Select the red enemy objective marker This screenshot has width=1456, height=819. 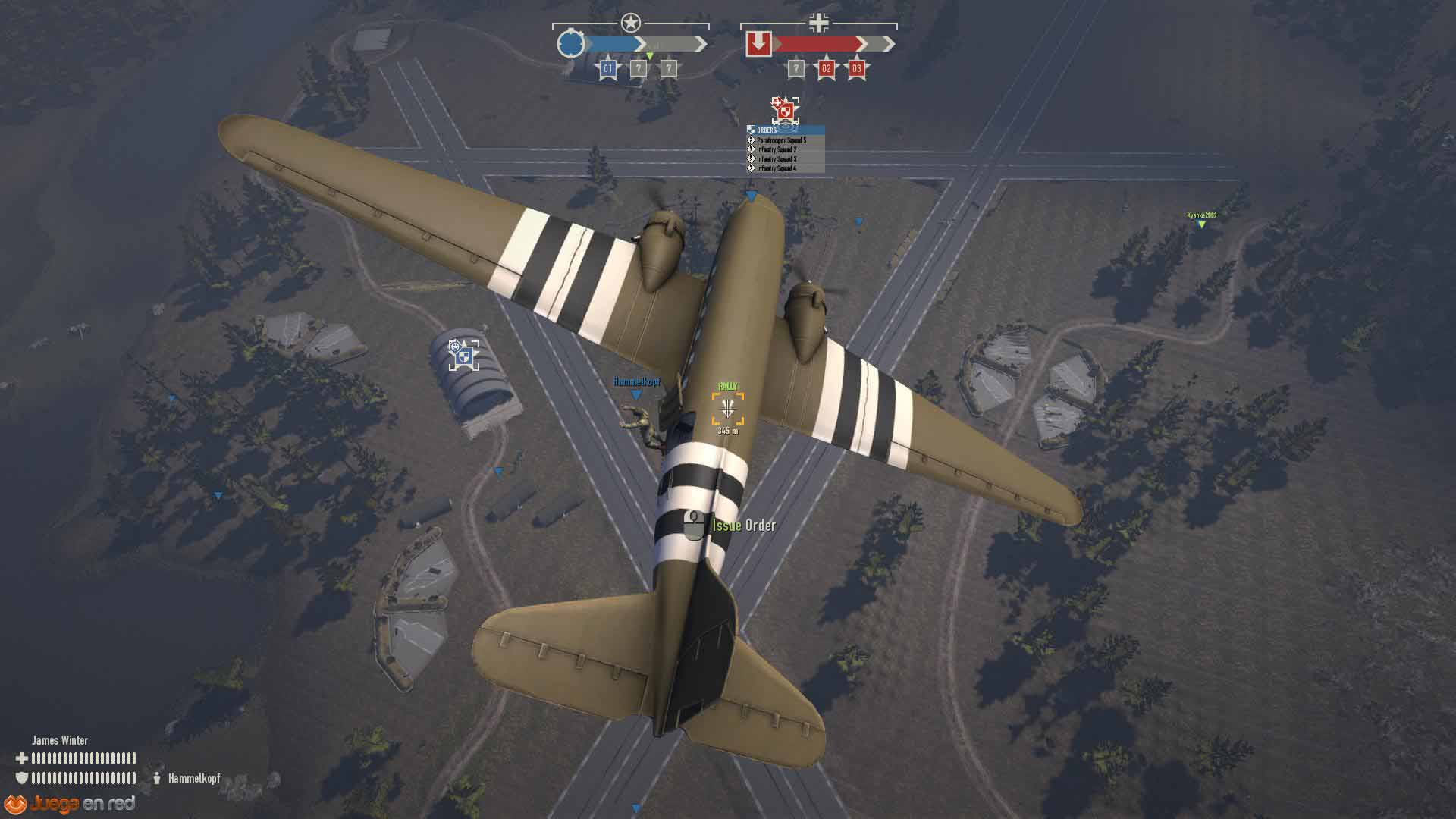click(x=785, y=110)
